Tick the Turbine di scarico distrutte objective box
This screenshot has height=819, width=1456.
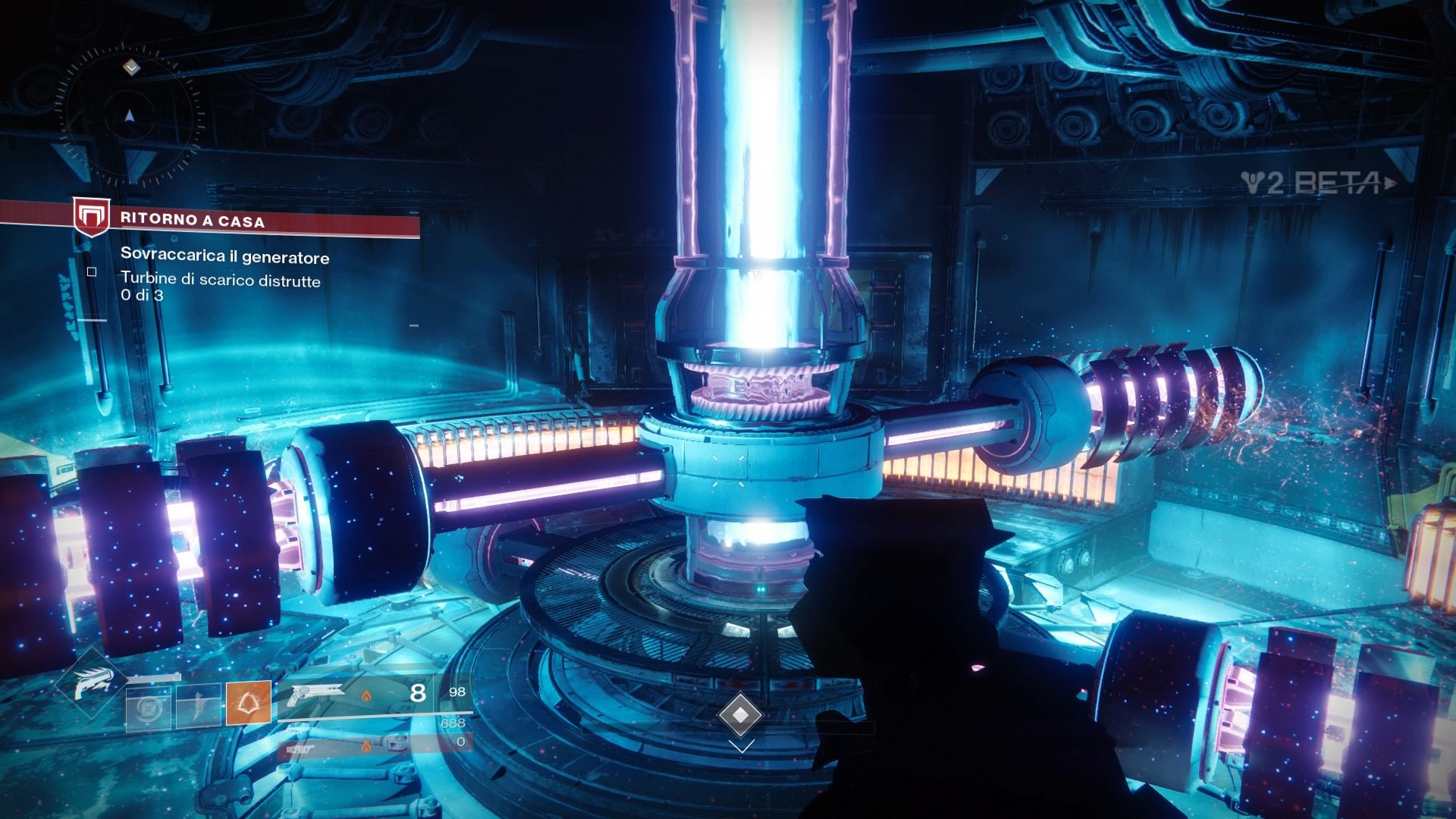point(92,271)
